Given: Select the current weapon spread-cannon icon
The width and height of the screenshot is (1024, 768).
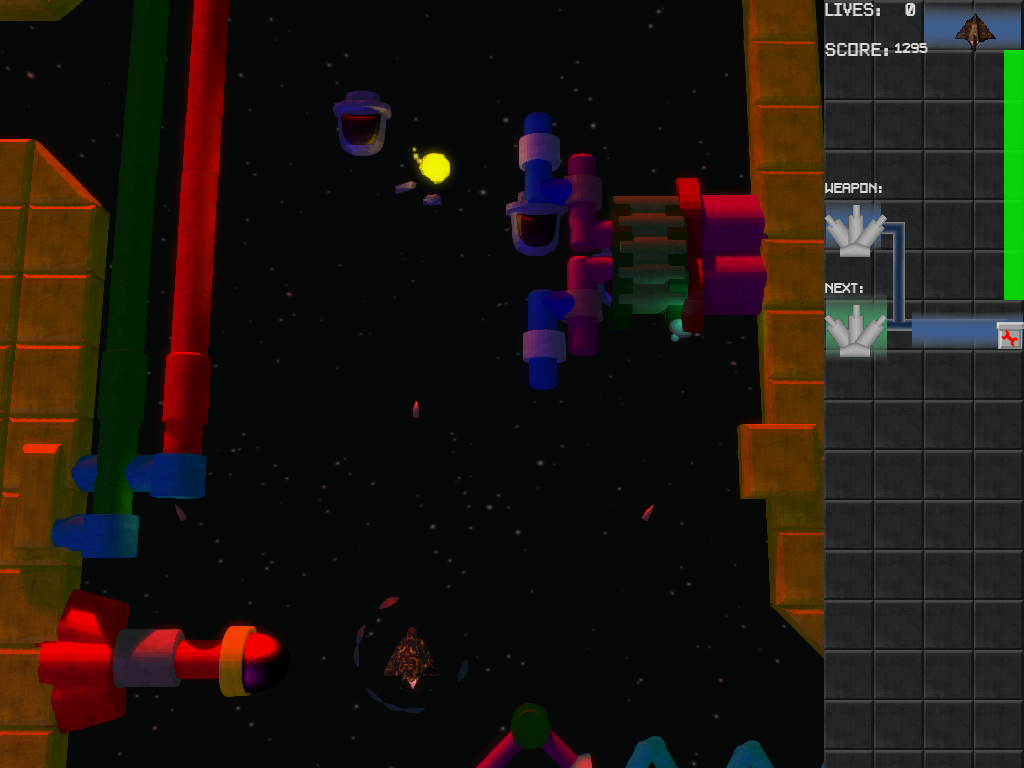Looking at the screenshot, I should (x=855, y=230).
